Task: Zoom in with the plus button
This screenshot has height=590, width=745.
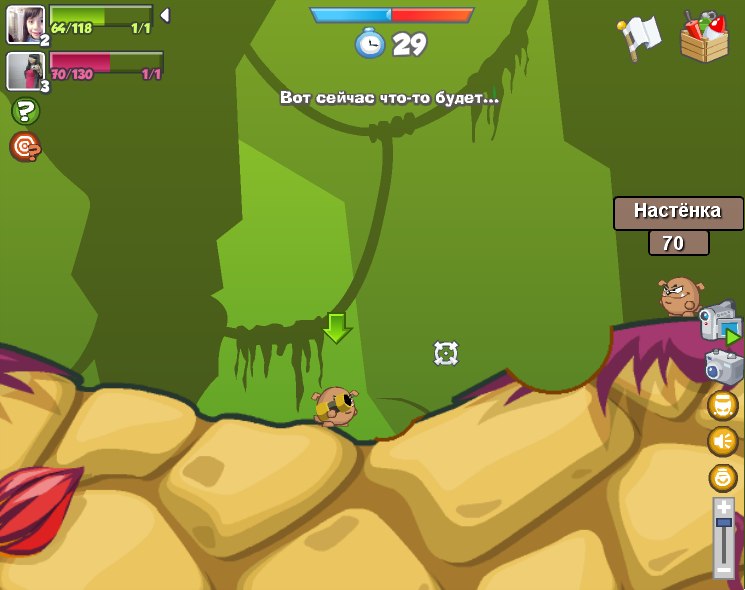Action: click(x=723, y=507)
